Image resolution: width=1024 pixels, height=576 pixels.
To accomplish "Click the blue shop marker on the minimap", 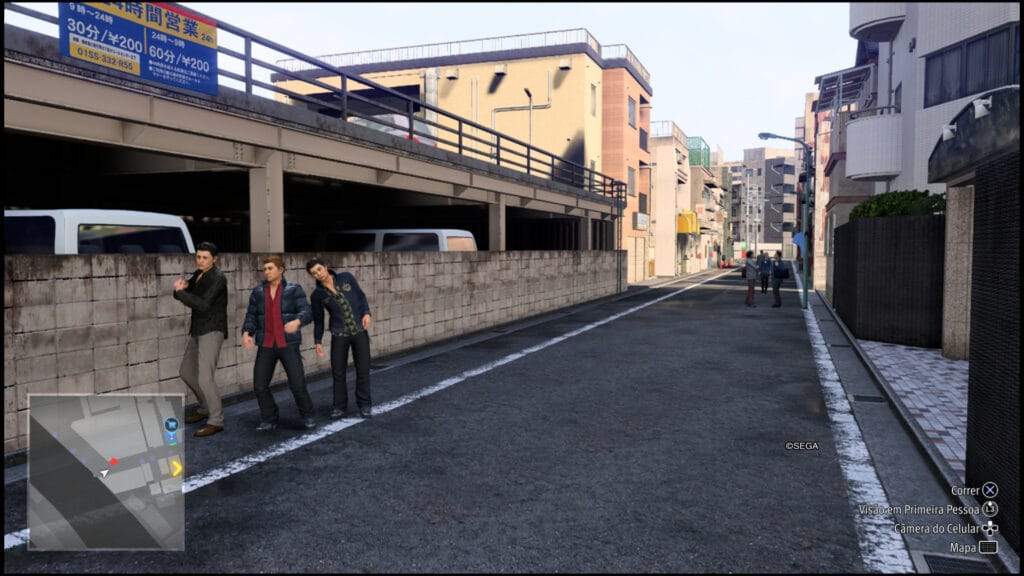I will click(x=171, y=425).
